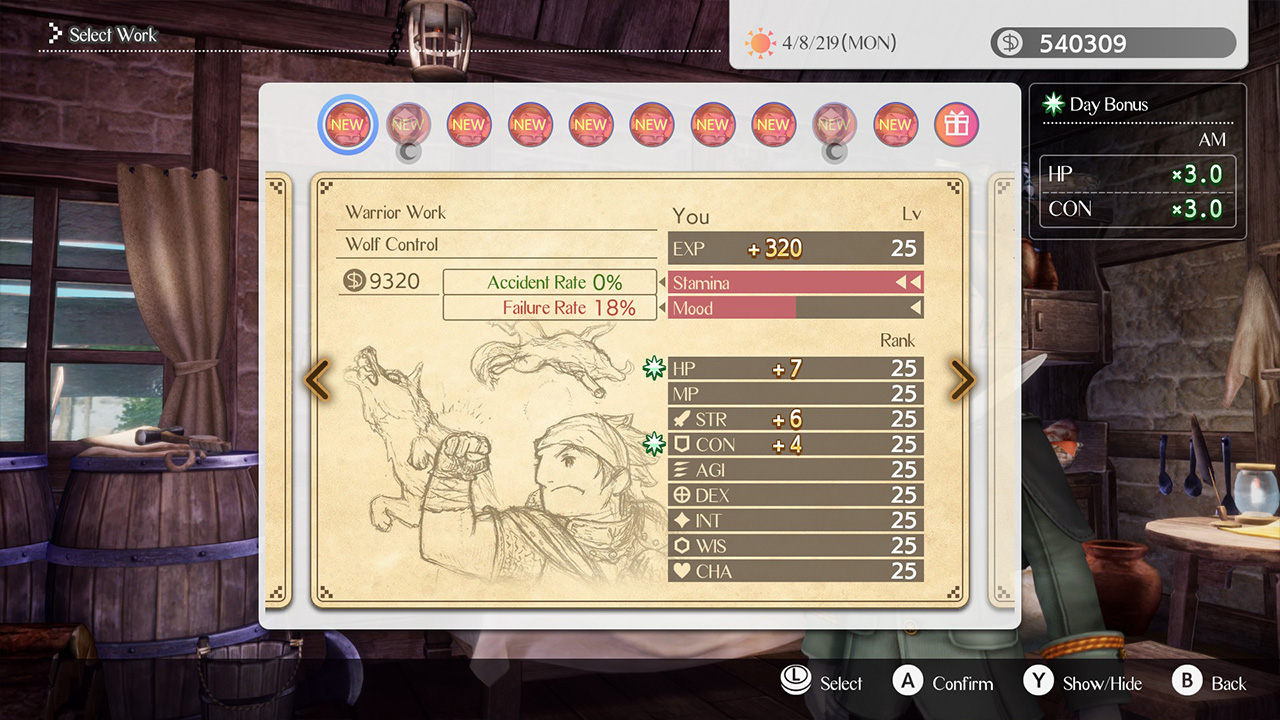Advance to next job via right chevron

(962, 380)
